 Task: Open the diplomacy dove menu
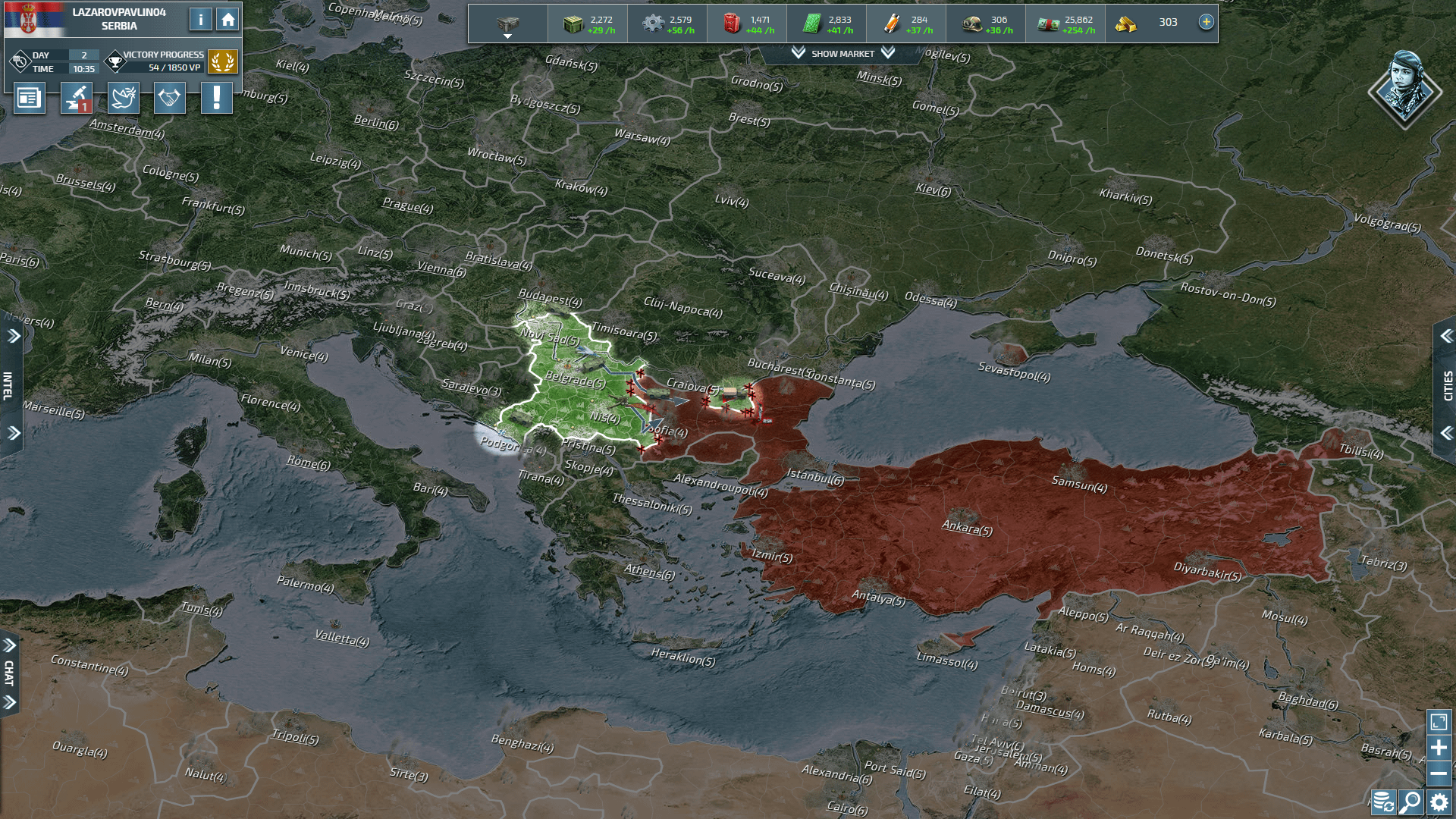(x=124, y=98)
